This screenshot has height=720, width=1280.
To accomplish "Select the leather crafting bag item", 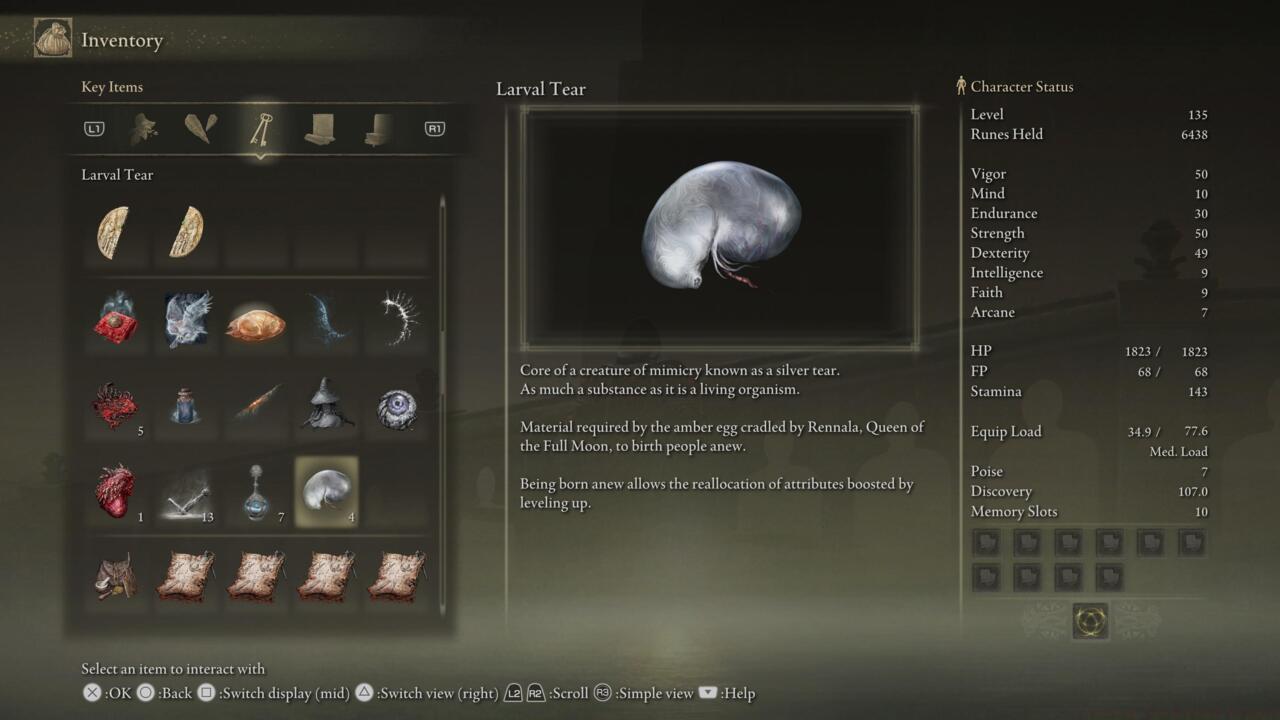I will click(115, 576).
